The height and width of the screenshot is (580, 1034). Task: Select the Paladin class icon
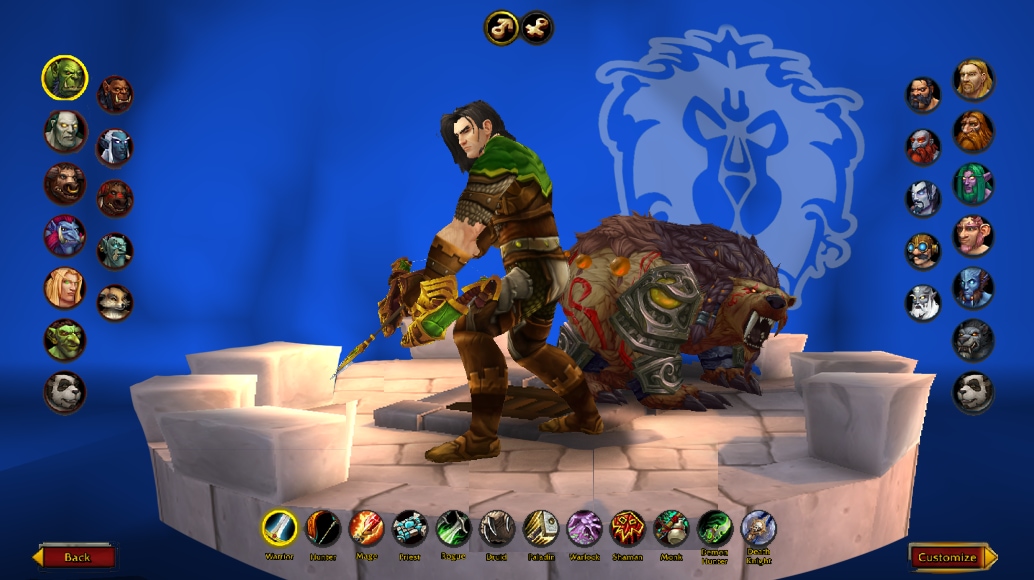pos(540,527)
